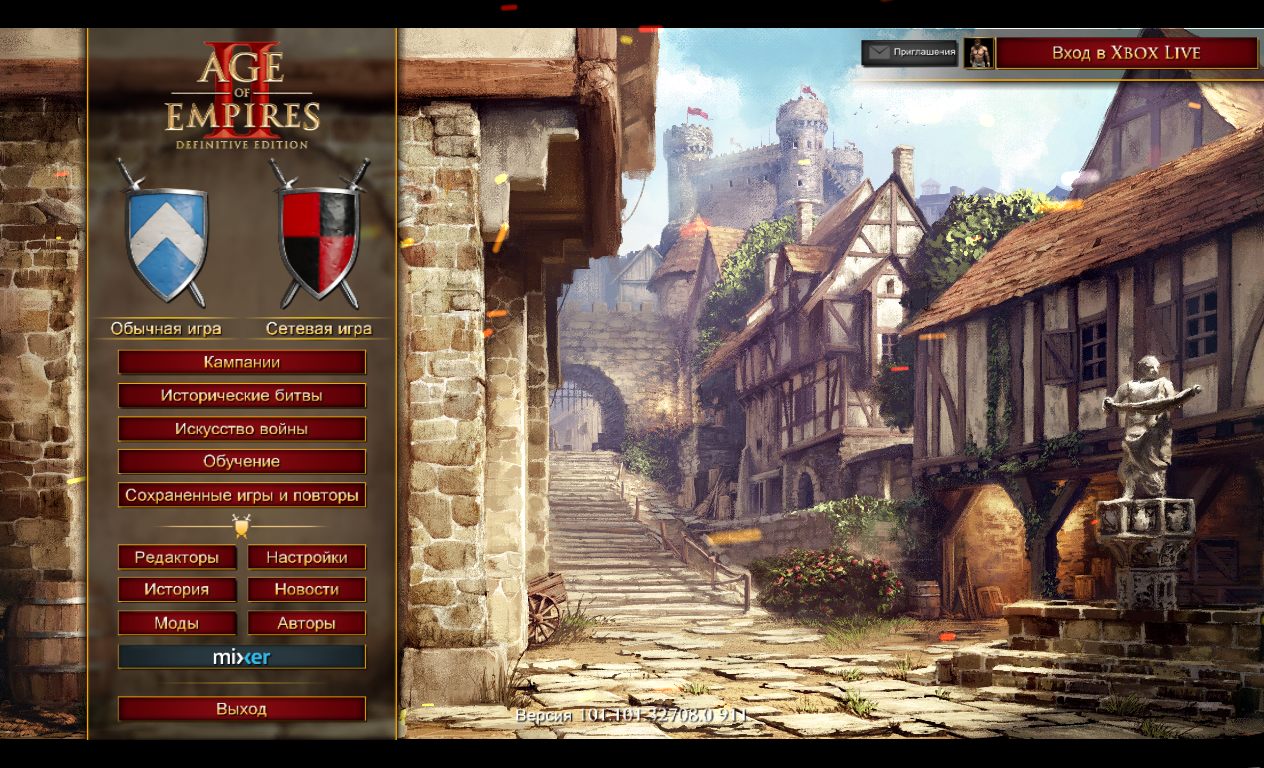Open Сохраненные игры и повторы

point(242,495)
